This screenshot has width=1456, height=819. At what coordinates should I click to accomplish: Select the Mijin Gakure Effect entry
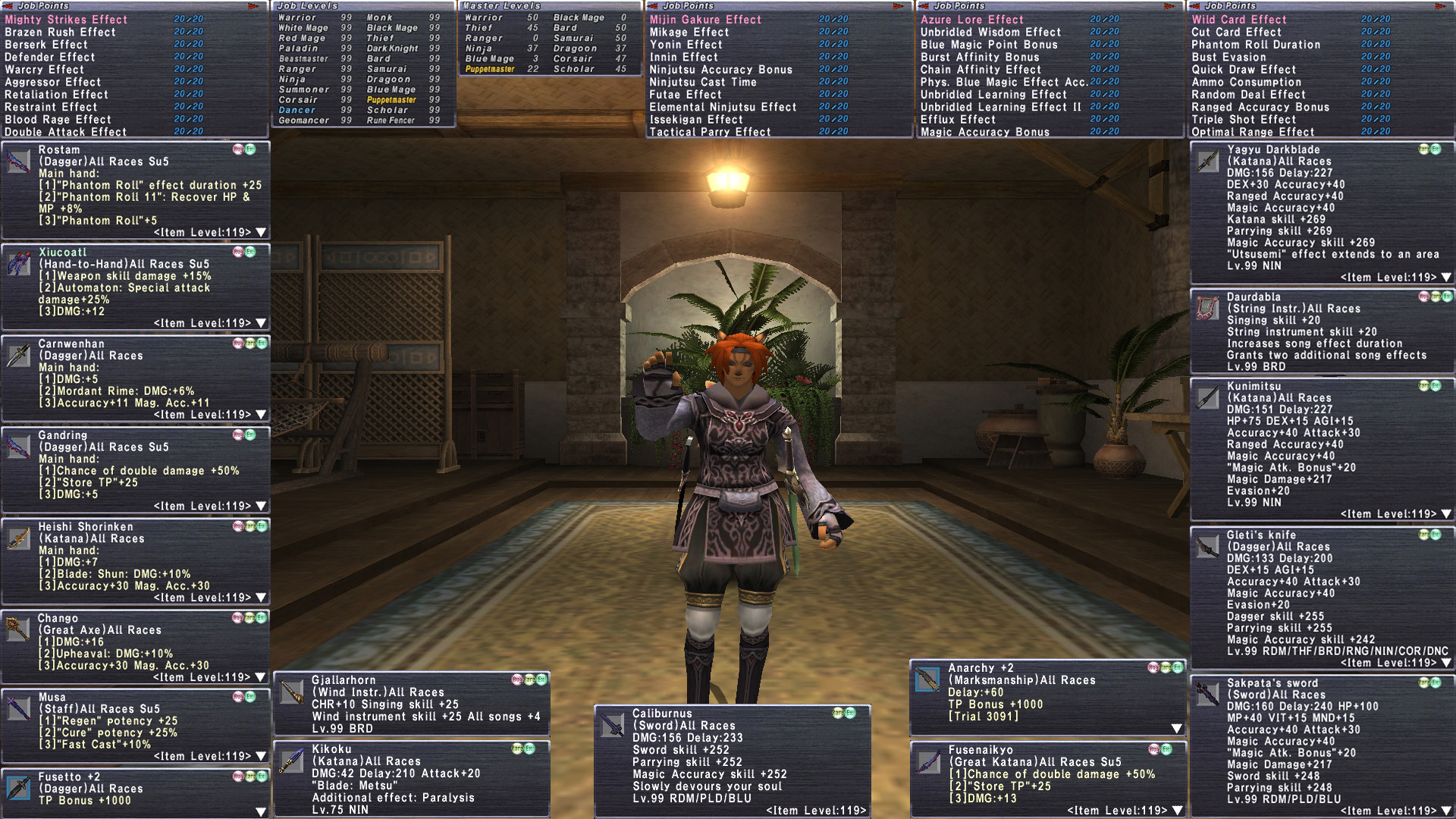705,20
